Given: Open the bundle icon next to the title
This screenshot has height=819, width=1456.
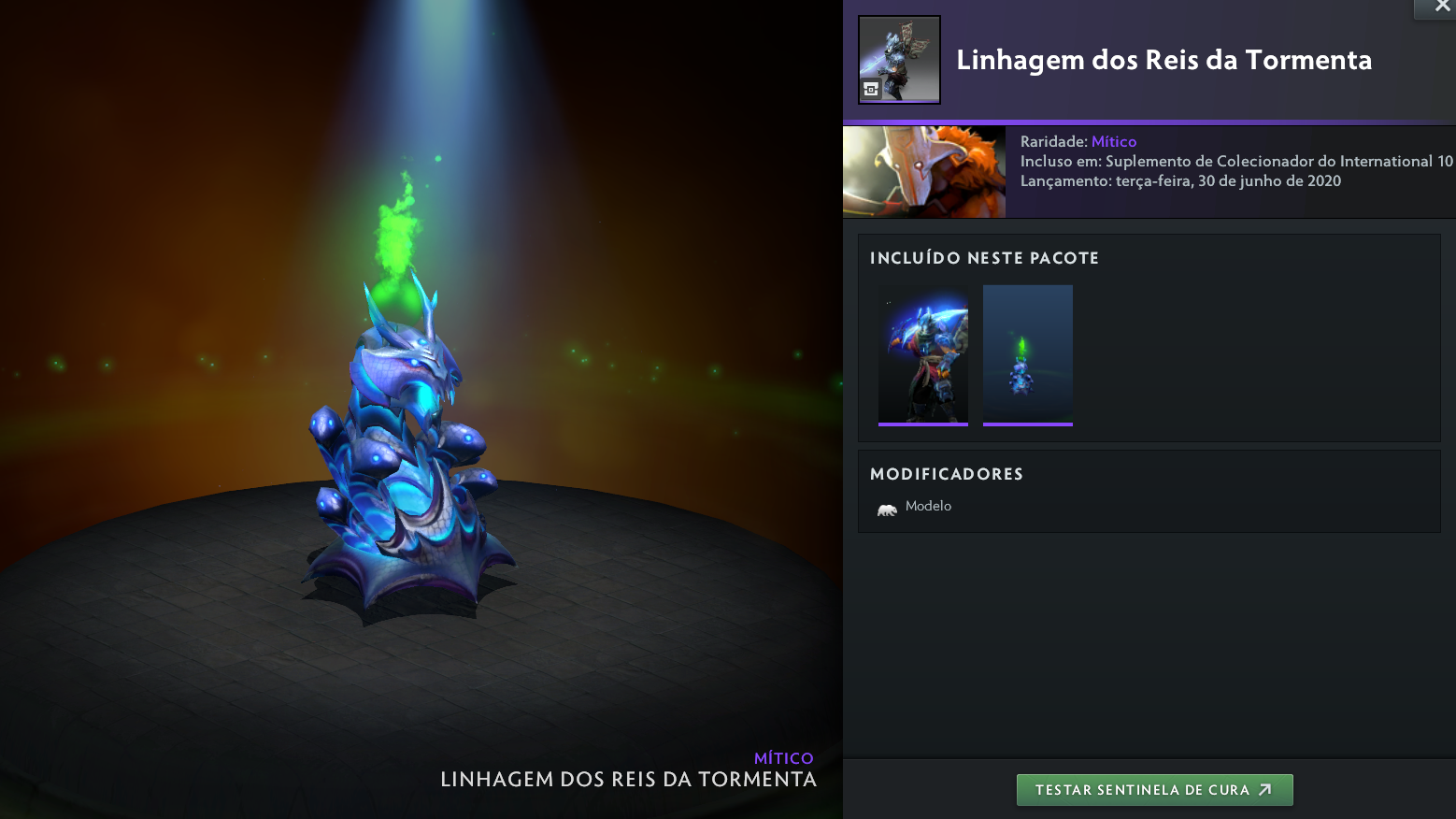Looking at the screenshot, I should (899, 60).
